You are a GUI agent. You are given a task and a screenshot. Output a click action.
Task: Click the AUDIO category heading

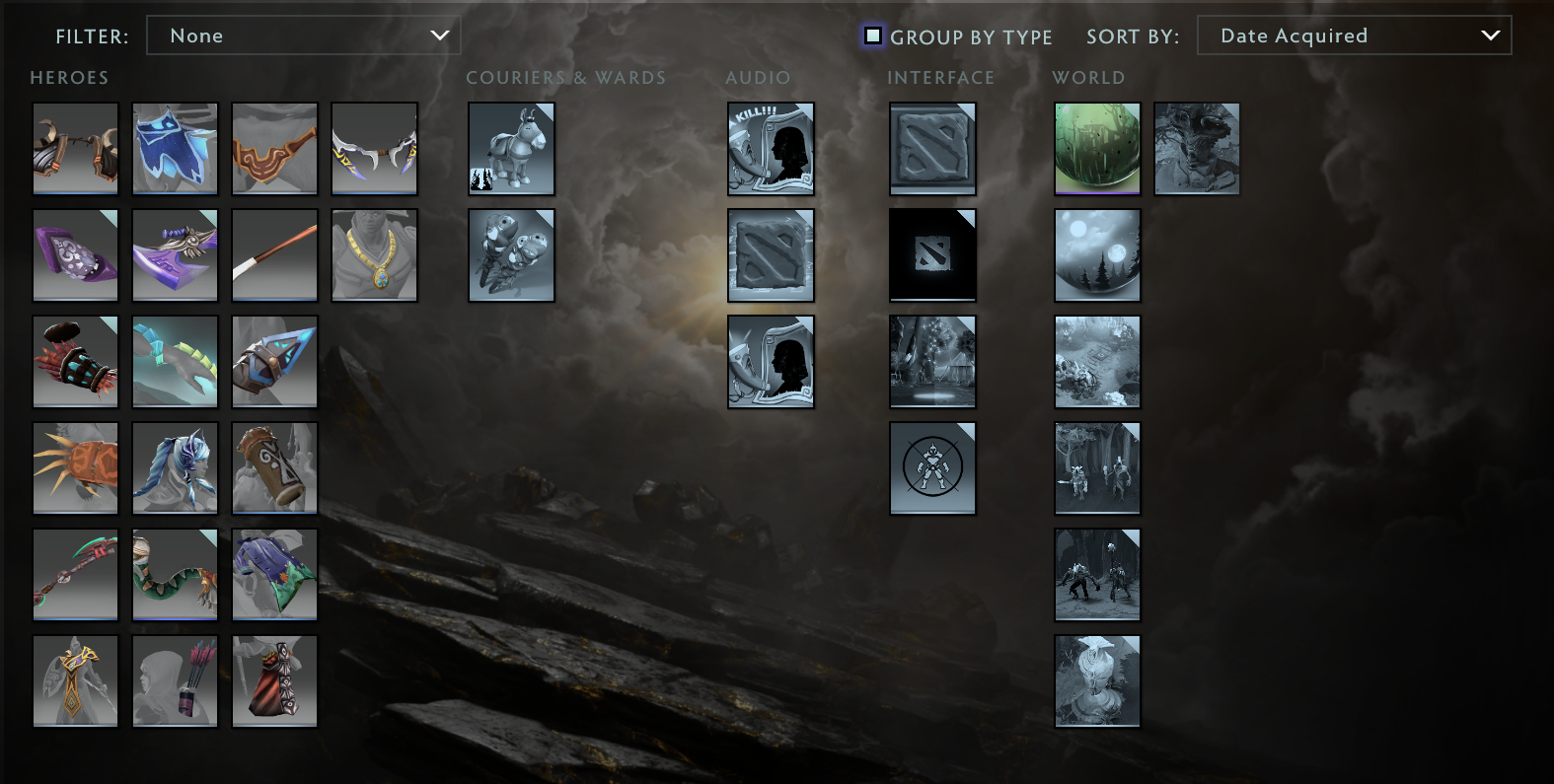758,77
